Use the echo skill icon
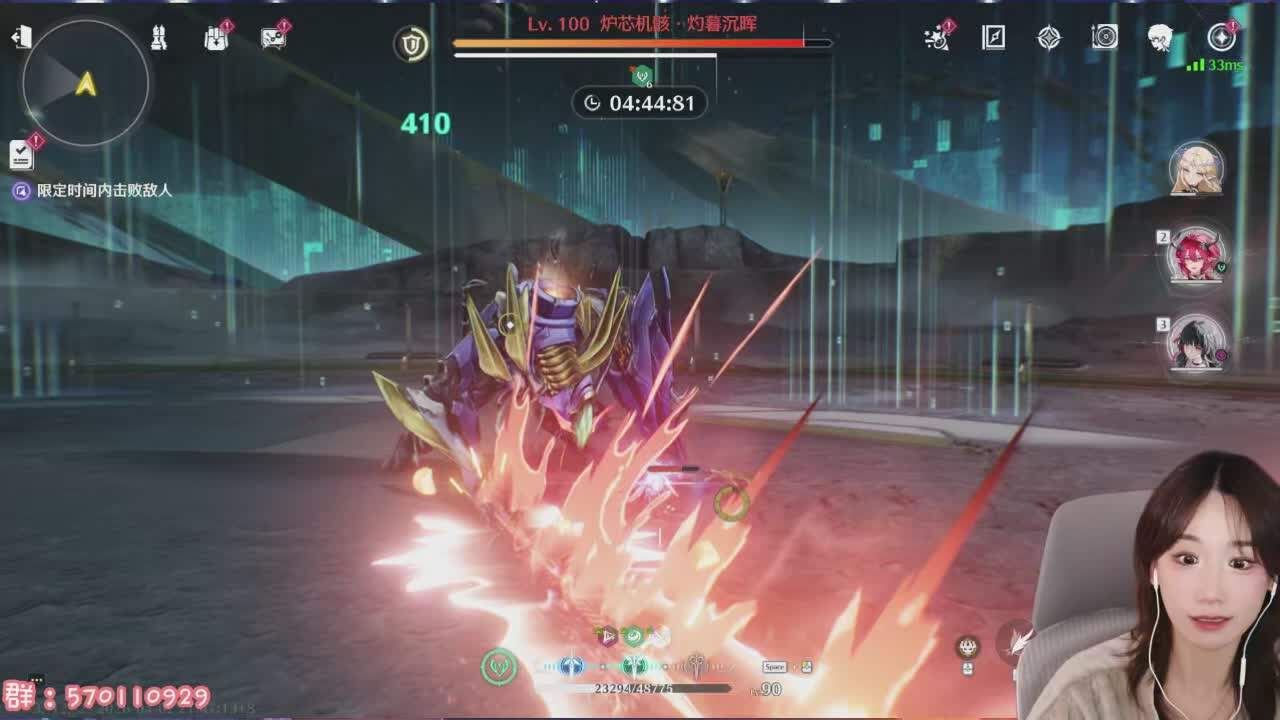This screenshot has width=1280, height=720. [x=968, y=647]
